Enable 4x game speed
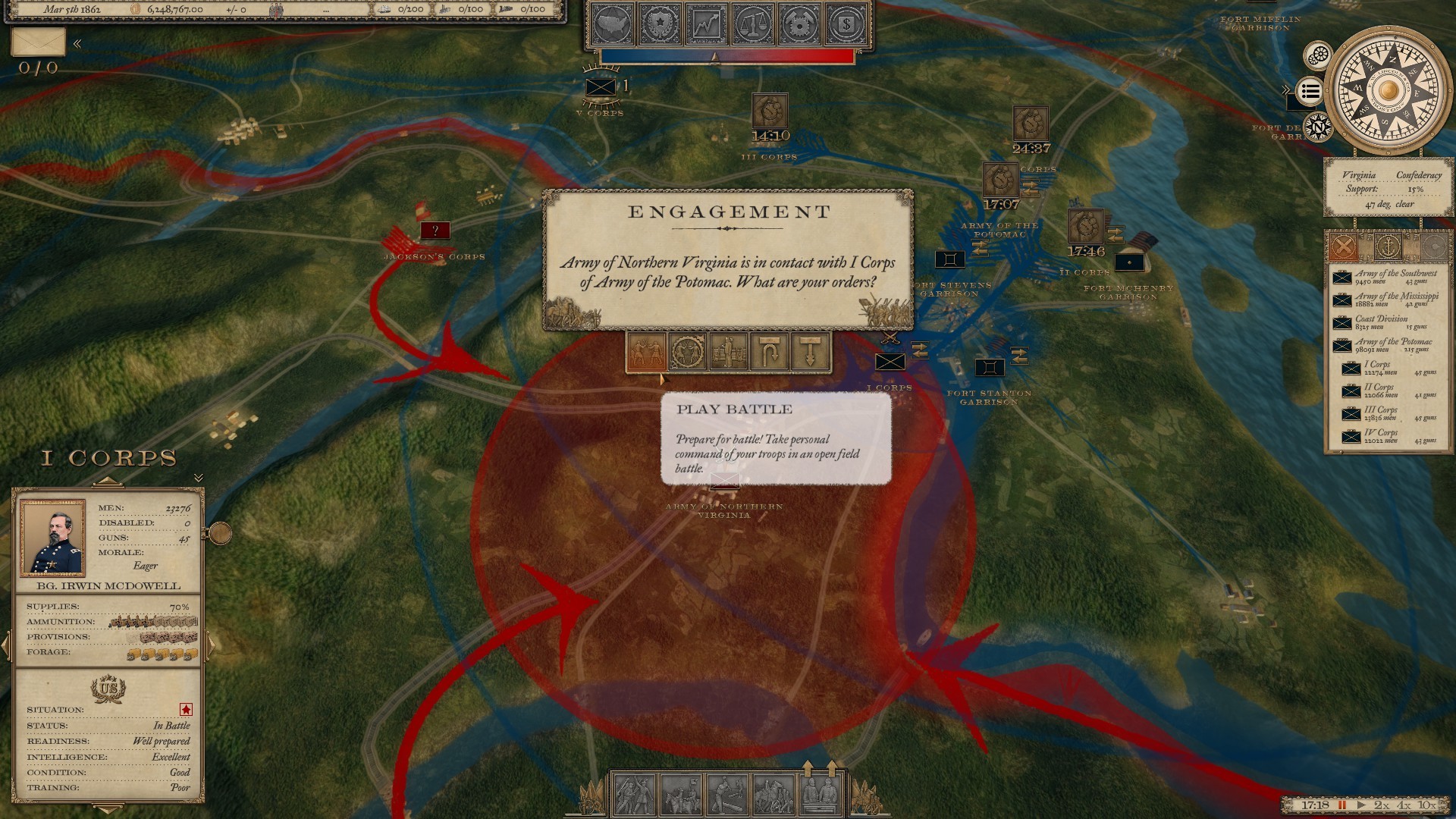This screenshot has width=1456, height=819. 1405,805
